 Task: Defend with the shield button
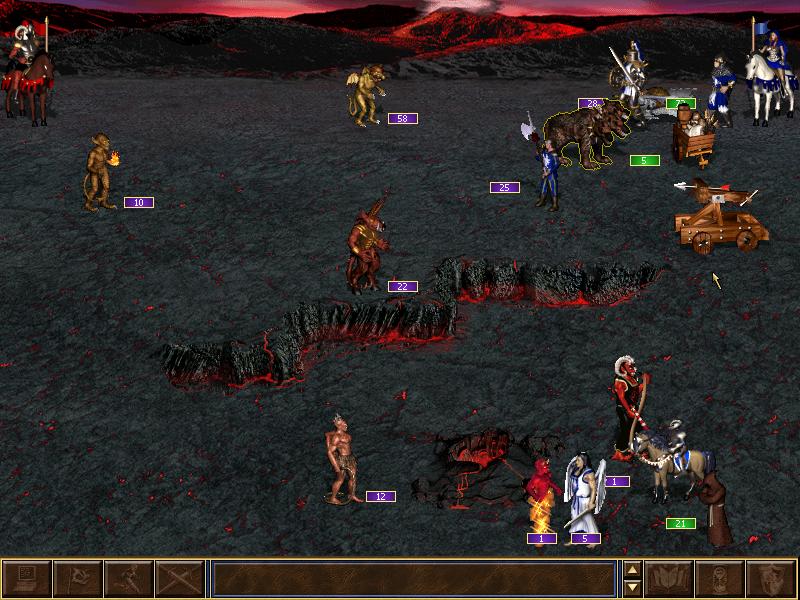(771, 579)
